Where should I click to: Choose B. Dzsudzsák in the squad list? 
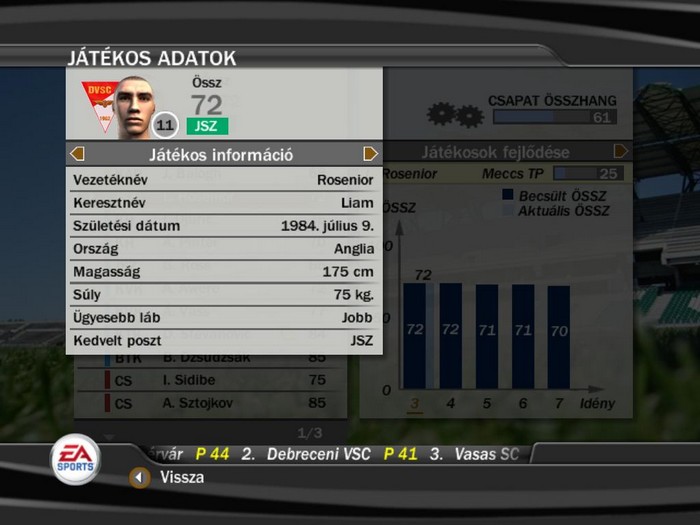[x=213, y=358]
